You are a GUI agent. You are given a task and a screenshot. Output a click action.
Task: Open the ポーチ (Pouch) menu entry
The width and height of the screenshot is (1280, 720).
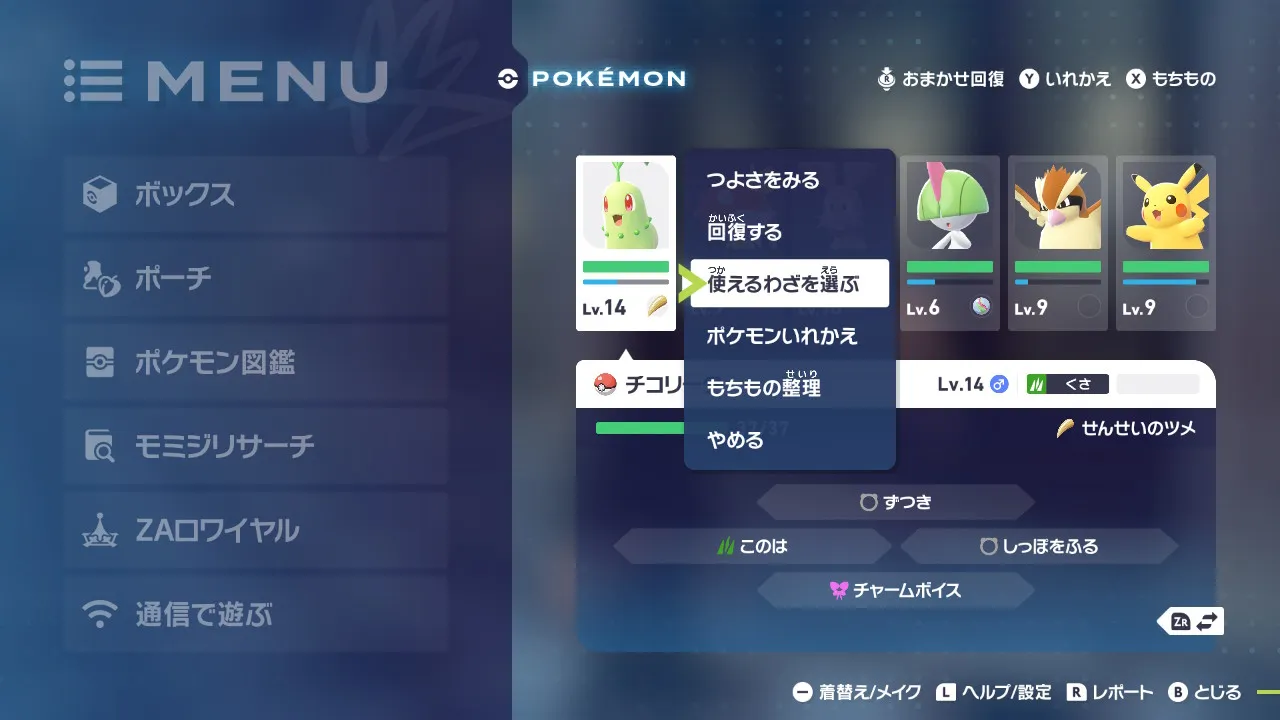coord(255,278)
